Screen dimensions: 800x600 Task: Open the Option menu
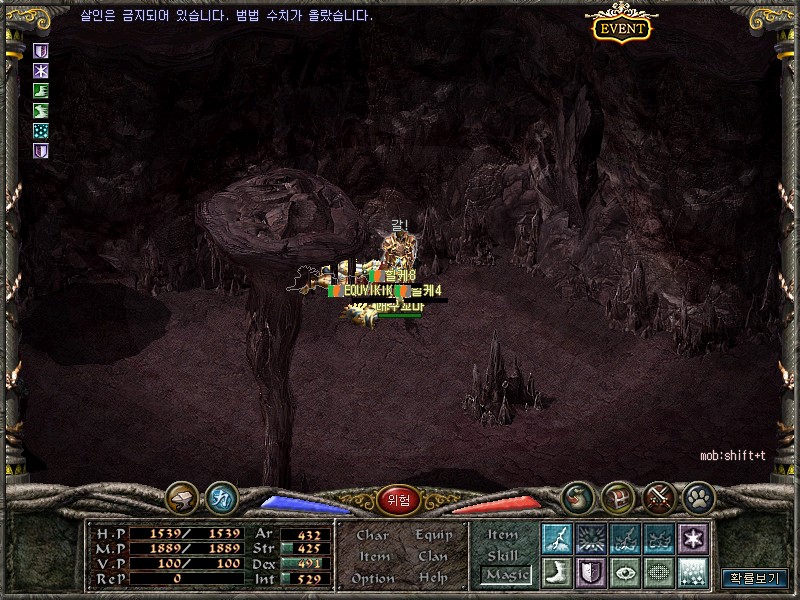click(x=373, y=578)
